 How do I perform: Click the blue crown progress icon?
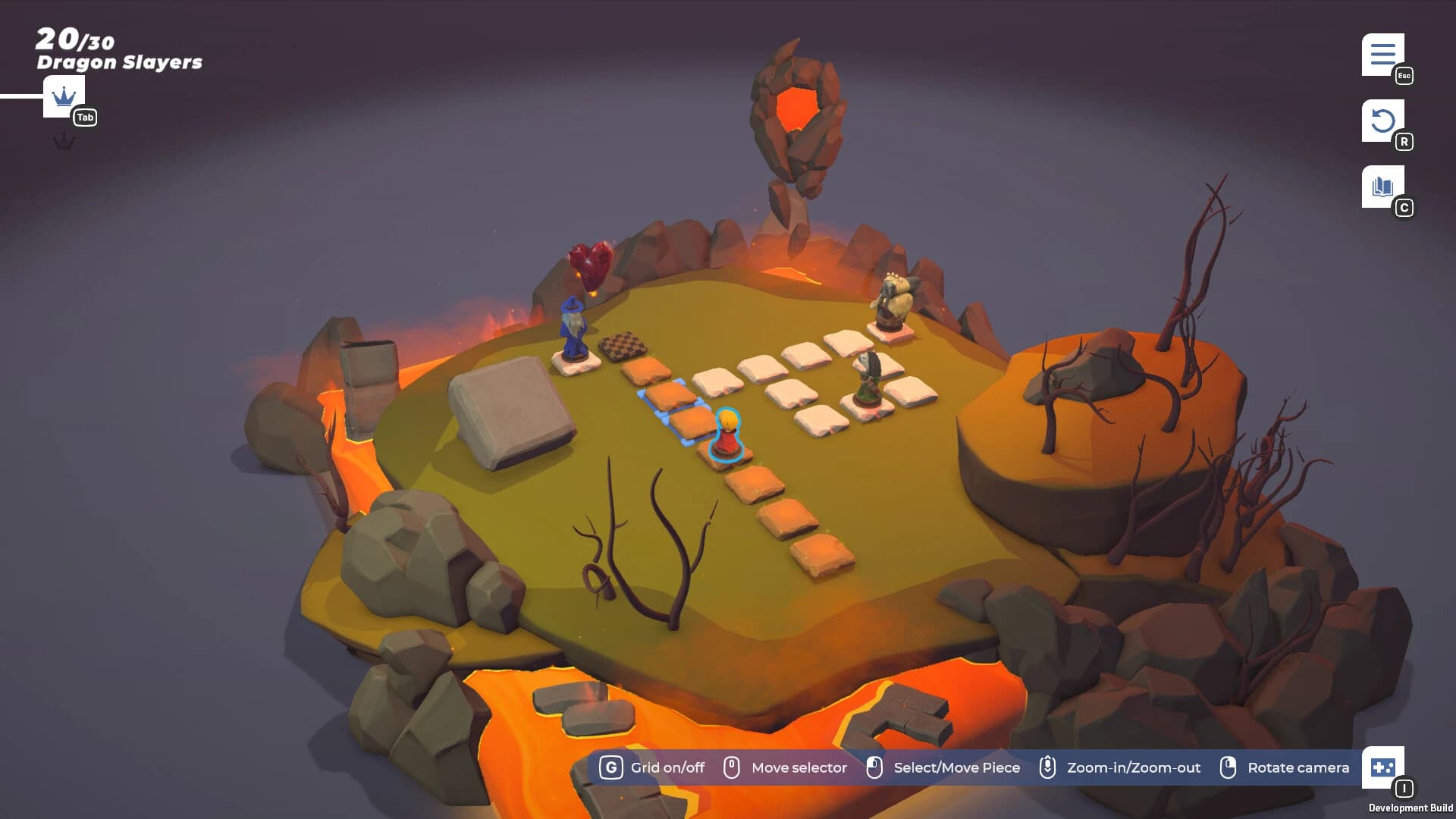tap(63, 96)
